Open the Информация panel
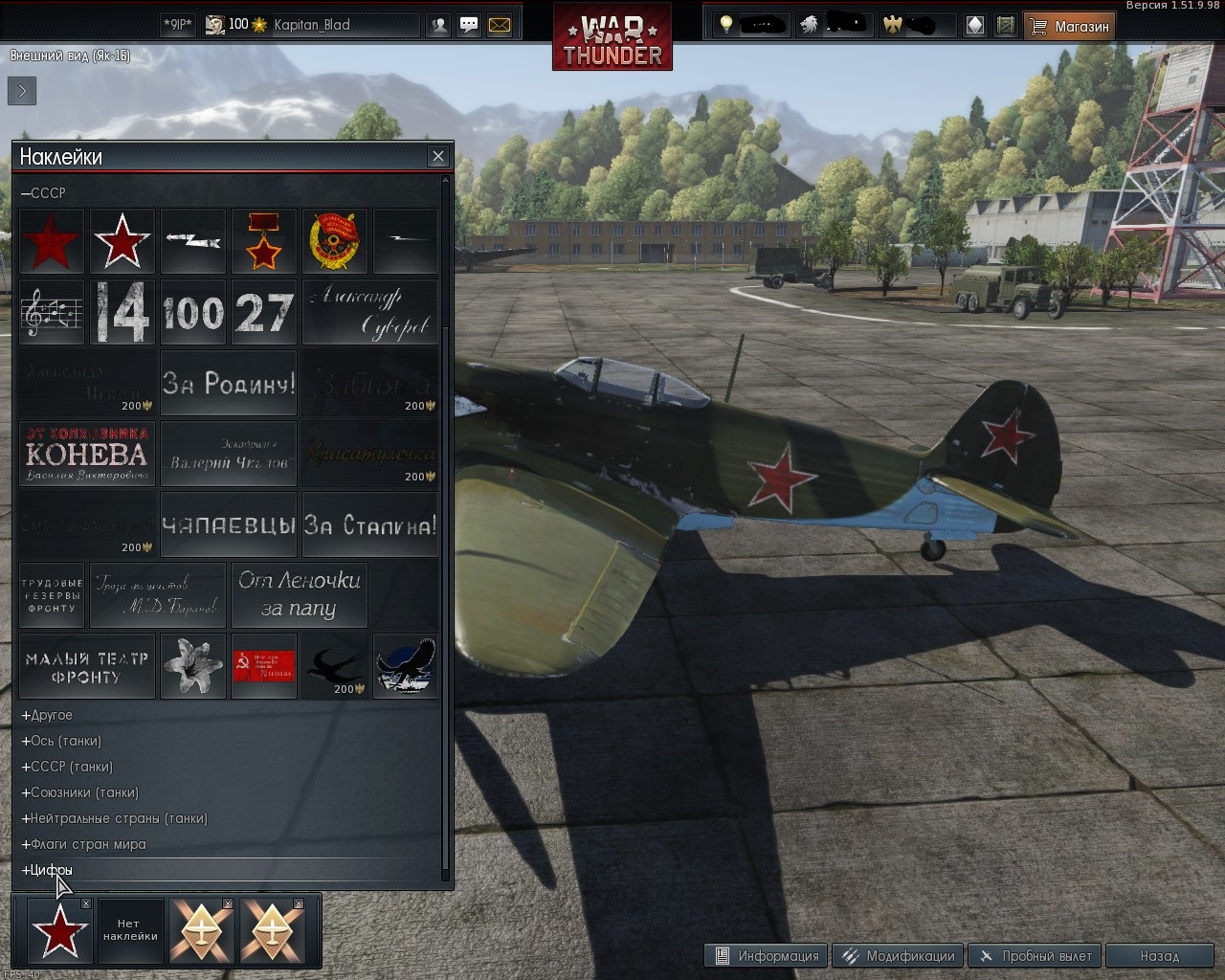 767,955
